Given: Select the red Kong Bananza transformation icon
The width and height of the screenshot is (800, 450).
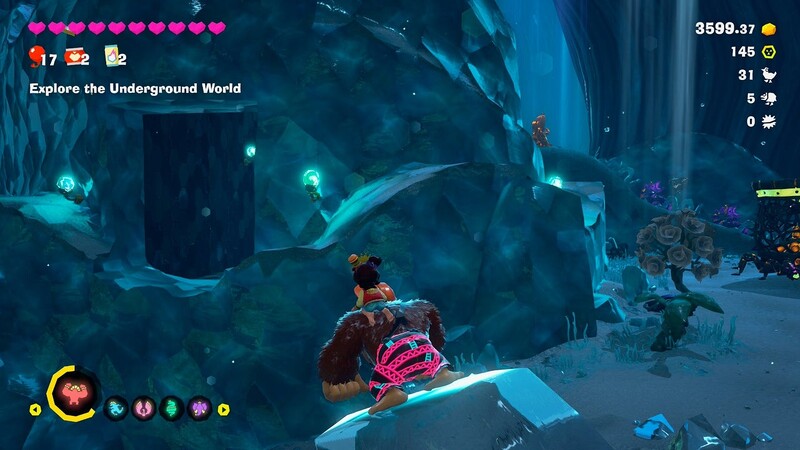Looking at the screenshot, I should pyautogui.click(x=73, y=394).
